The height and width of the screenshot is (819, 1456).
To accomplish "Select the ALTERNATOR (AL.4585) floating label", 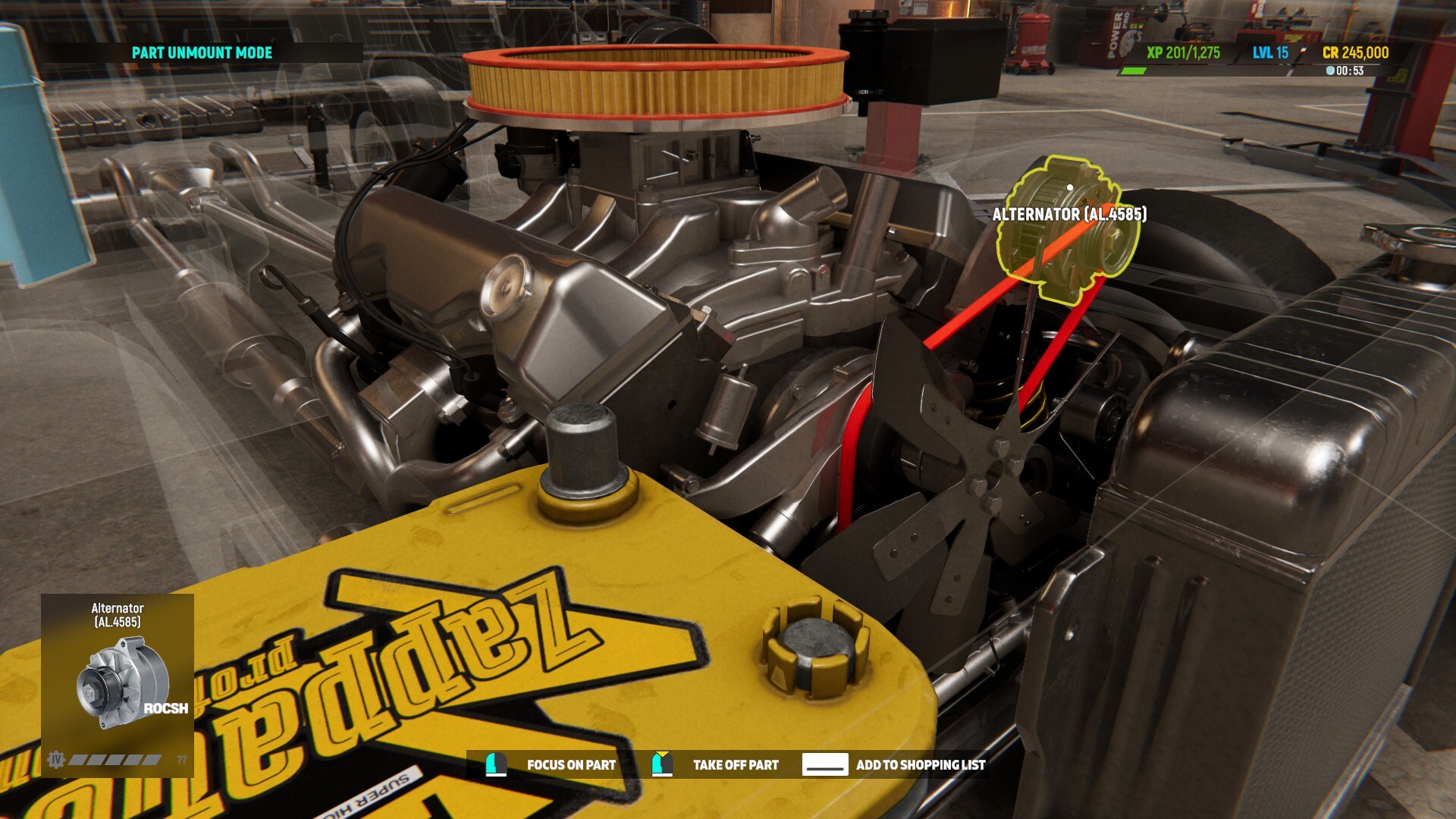I will point(1072,215).
